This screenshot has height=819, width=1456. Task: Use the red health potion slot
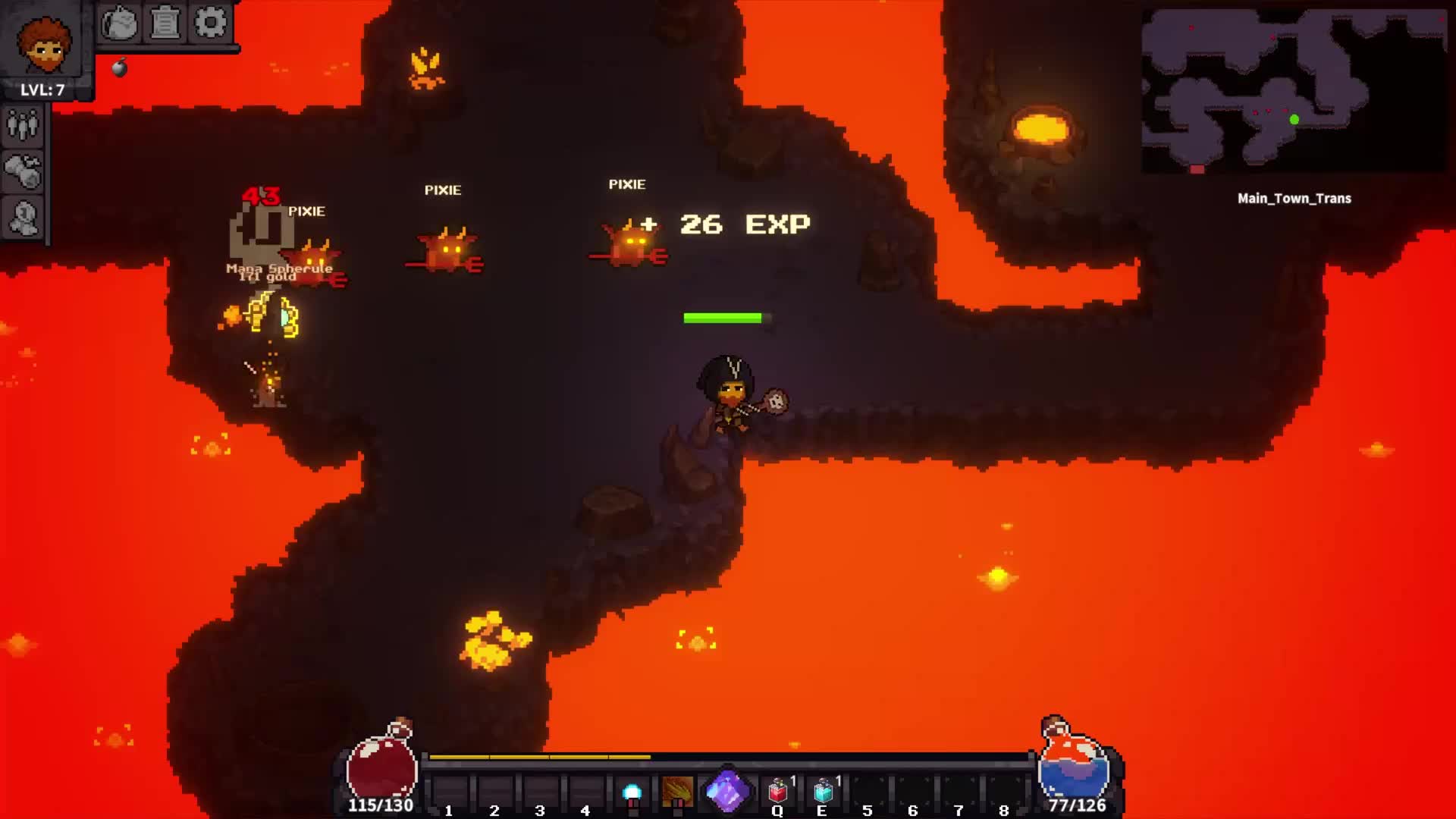(778, 792)
